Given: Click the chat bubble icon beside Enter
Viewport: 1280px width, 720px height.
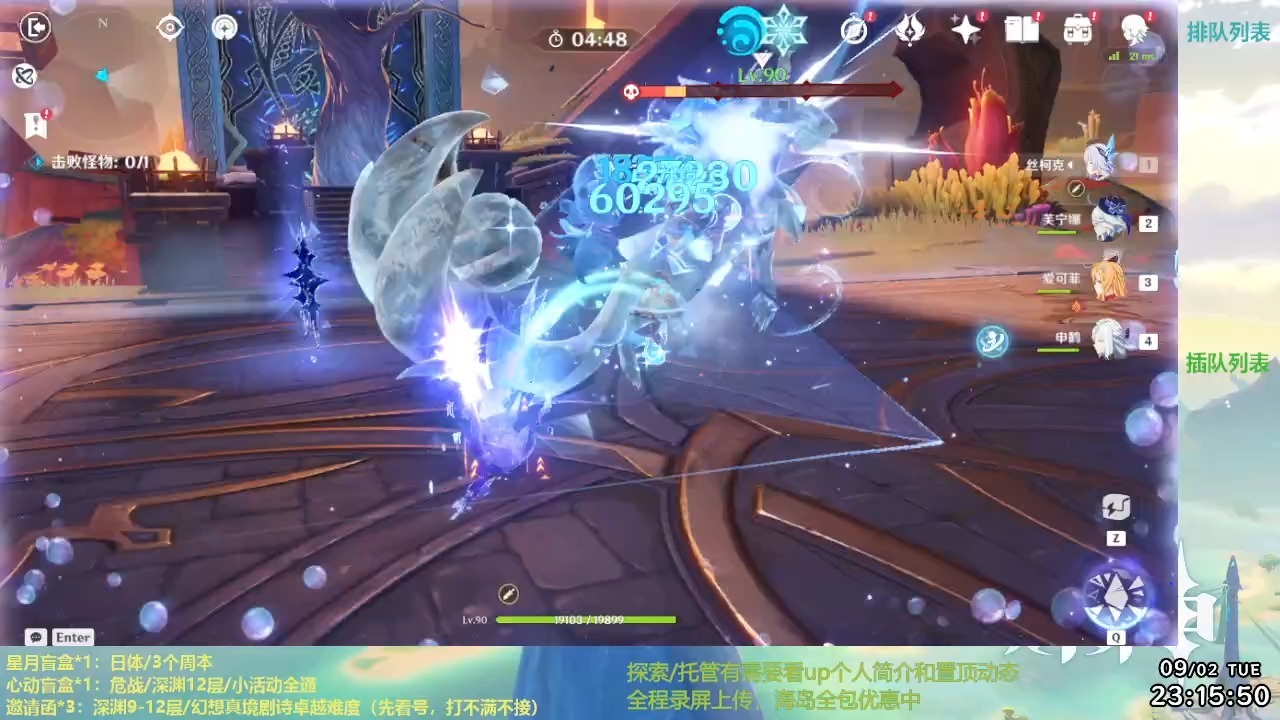Looking at the screenshot, I should [35, 637].
